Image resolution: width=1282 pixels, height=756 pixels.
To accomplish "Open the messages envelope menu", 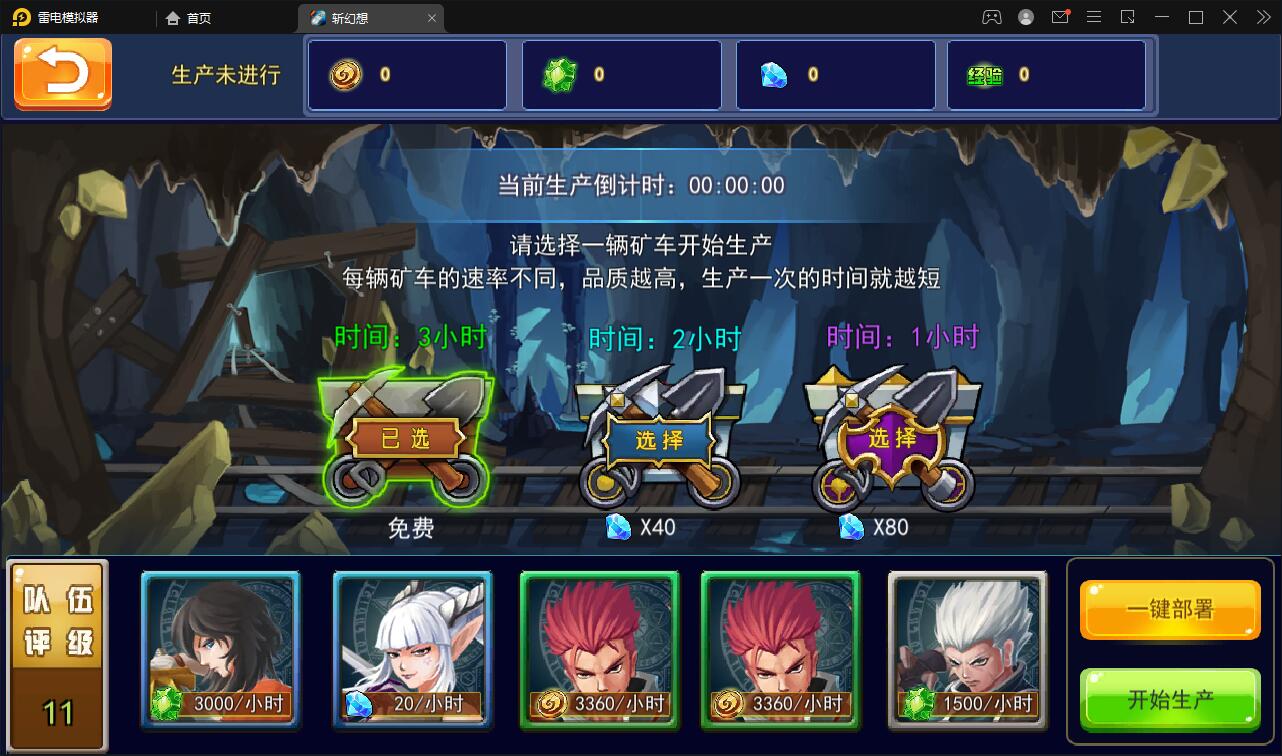I will 1061,16.
